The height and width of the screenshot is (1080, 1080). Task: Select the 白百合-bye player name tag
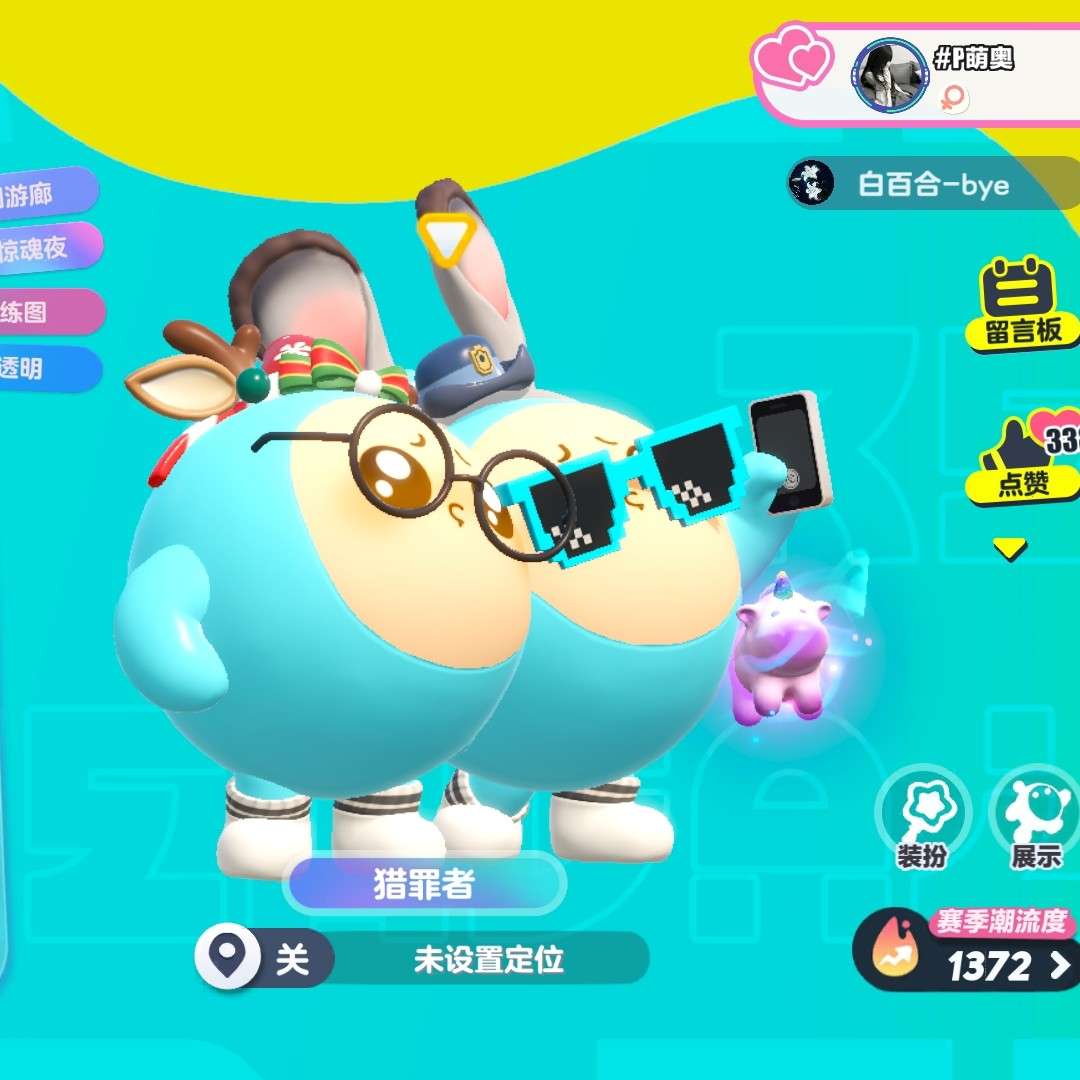(x=930, y=185)
